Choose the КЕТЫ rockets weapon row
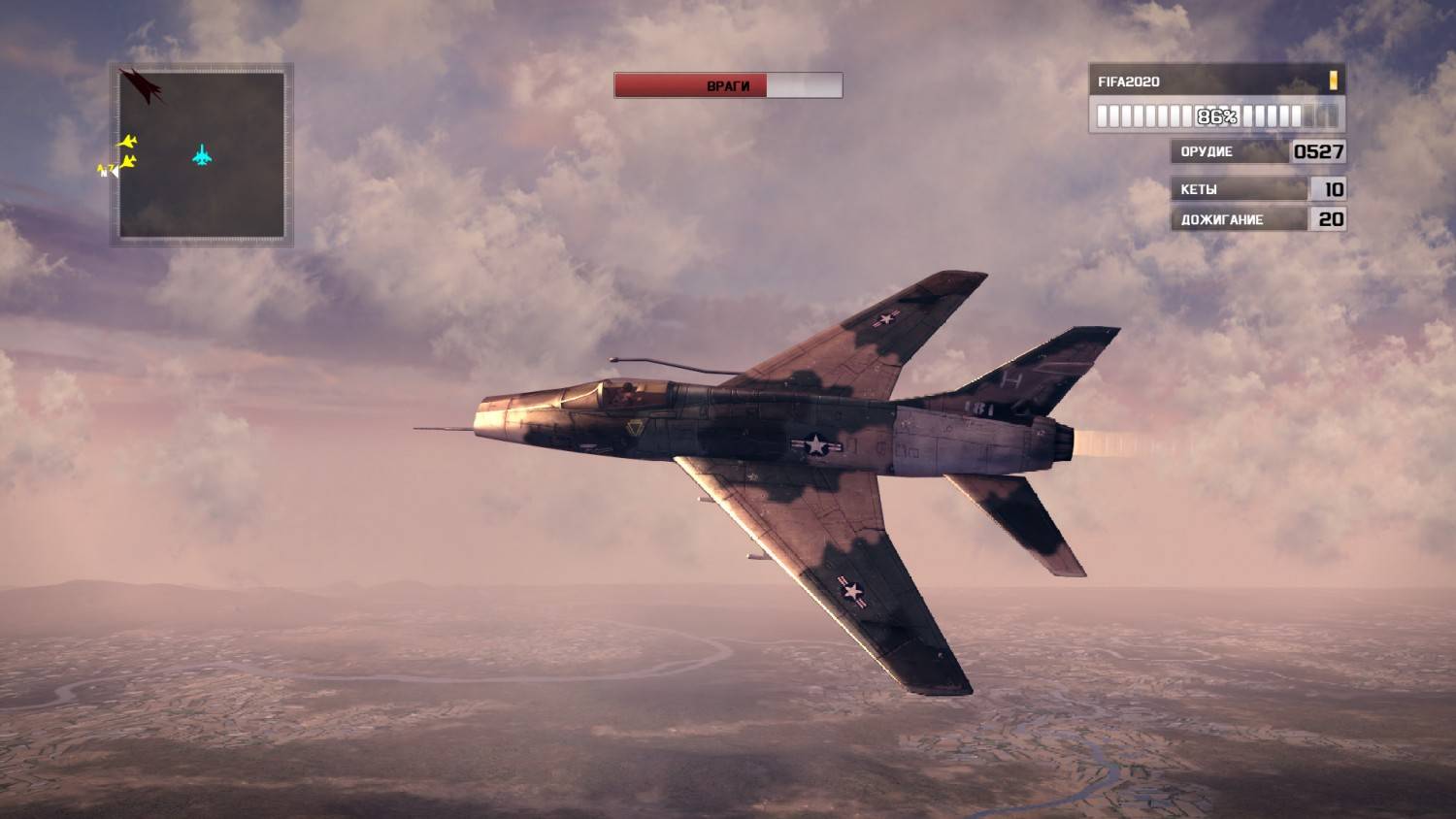Screen dimensions: 1456x819 point(1258,189)
